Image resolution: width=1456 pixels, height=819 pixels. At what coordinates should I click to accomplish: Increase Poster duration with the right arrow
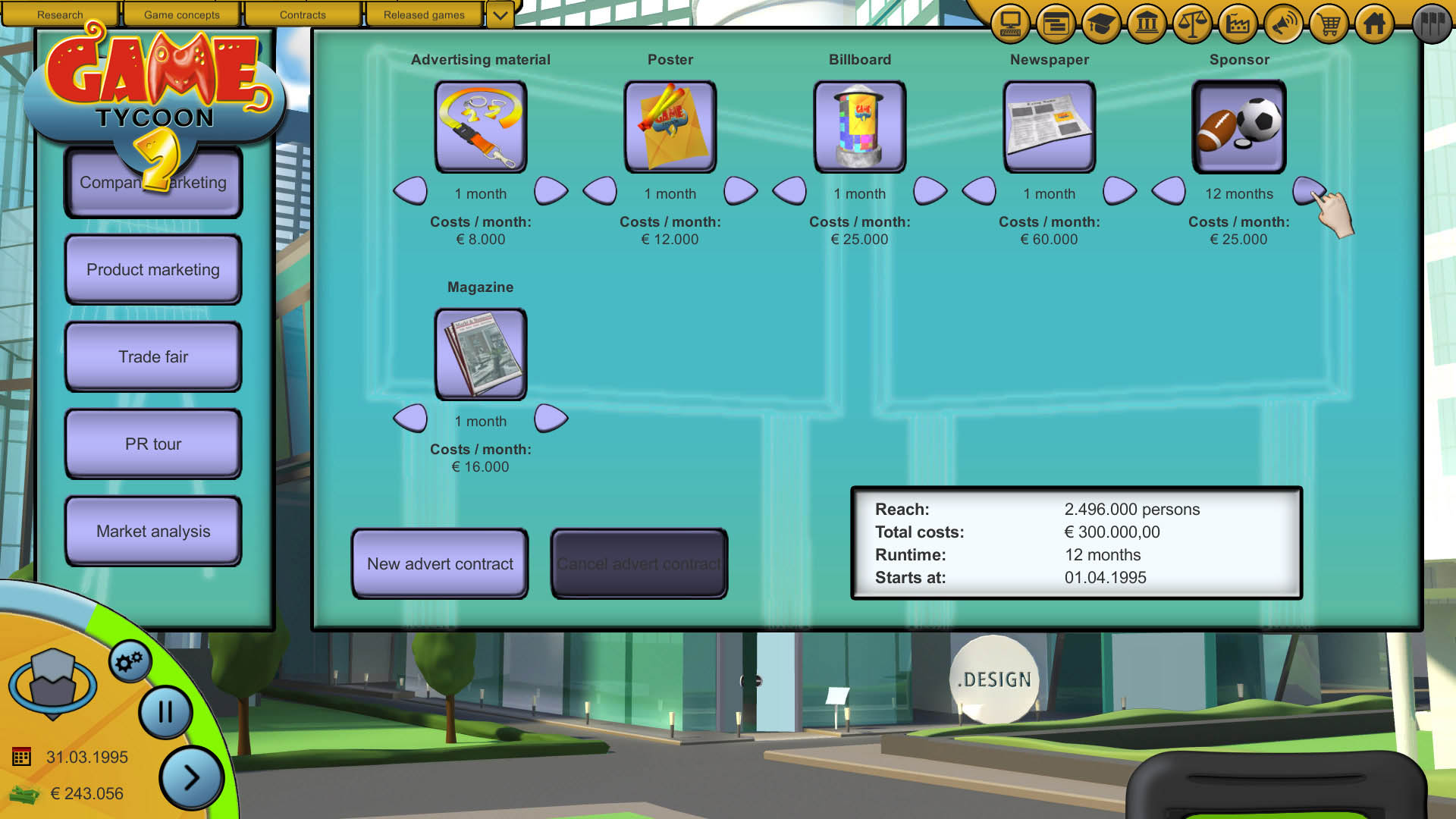[740, 192]
